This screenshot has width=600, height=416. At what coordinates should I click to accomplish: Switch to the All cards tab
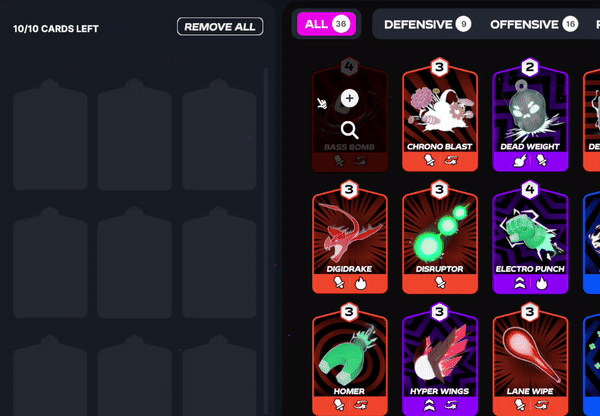[x=326, y=24]
